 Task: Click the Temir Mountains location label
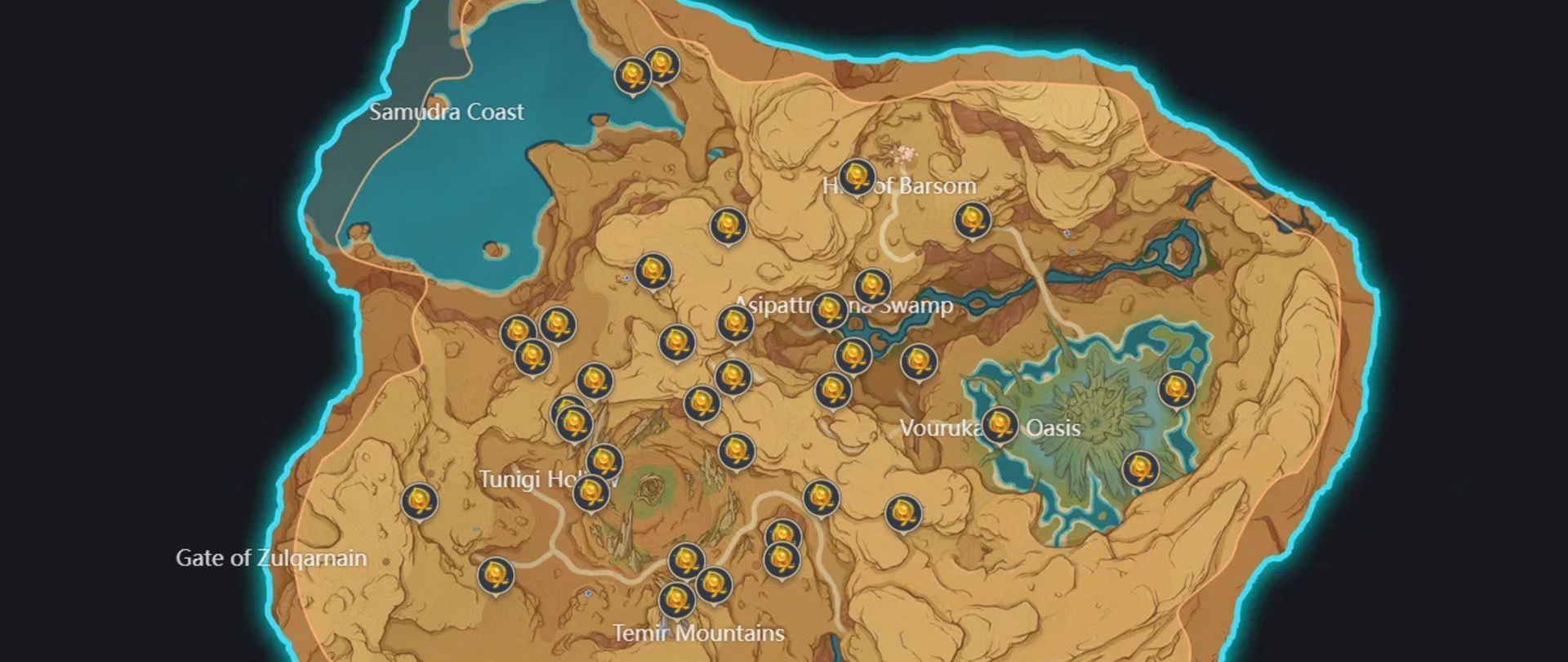point(698,633)
